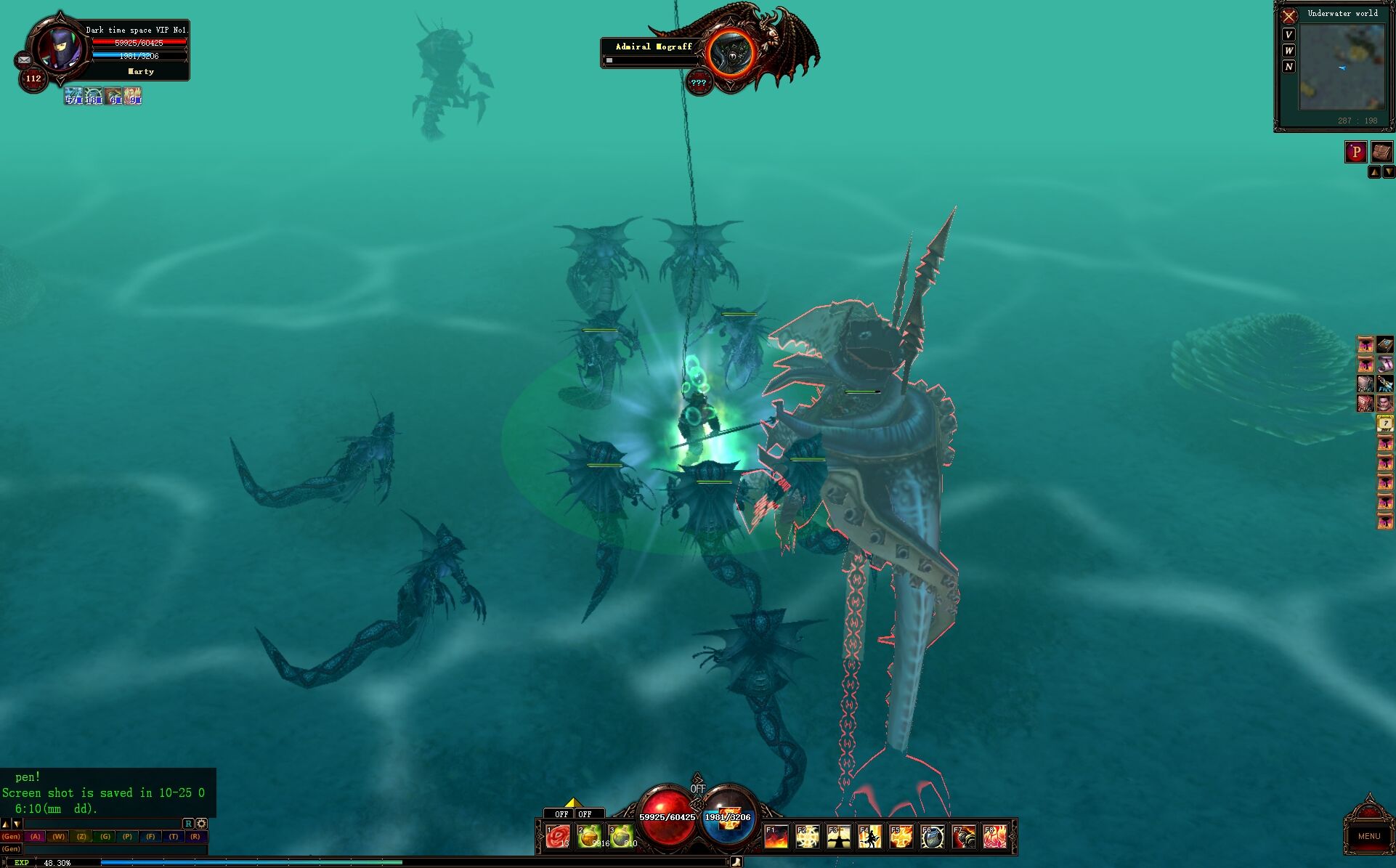Activate the F6 blue orb skill
1396x868 pixels.
coord(933,837)
